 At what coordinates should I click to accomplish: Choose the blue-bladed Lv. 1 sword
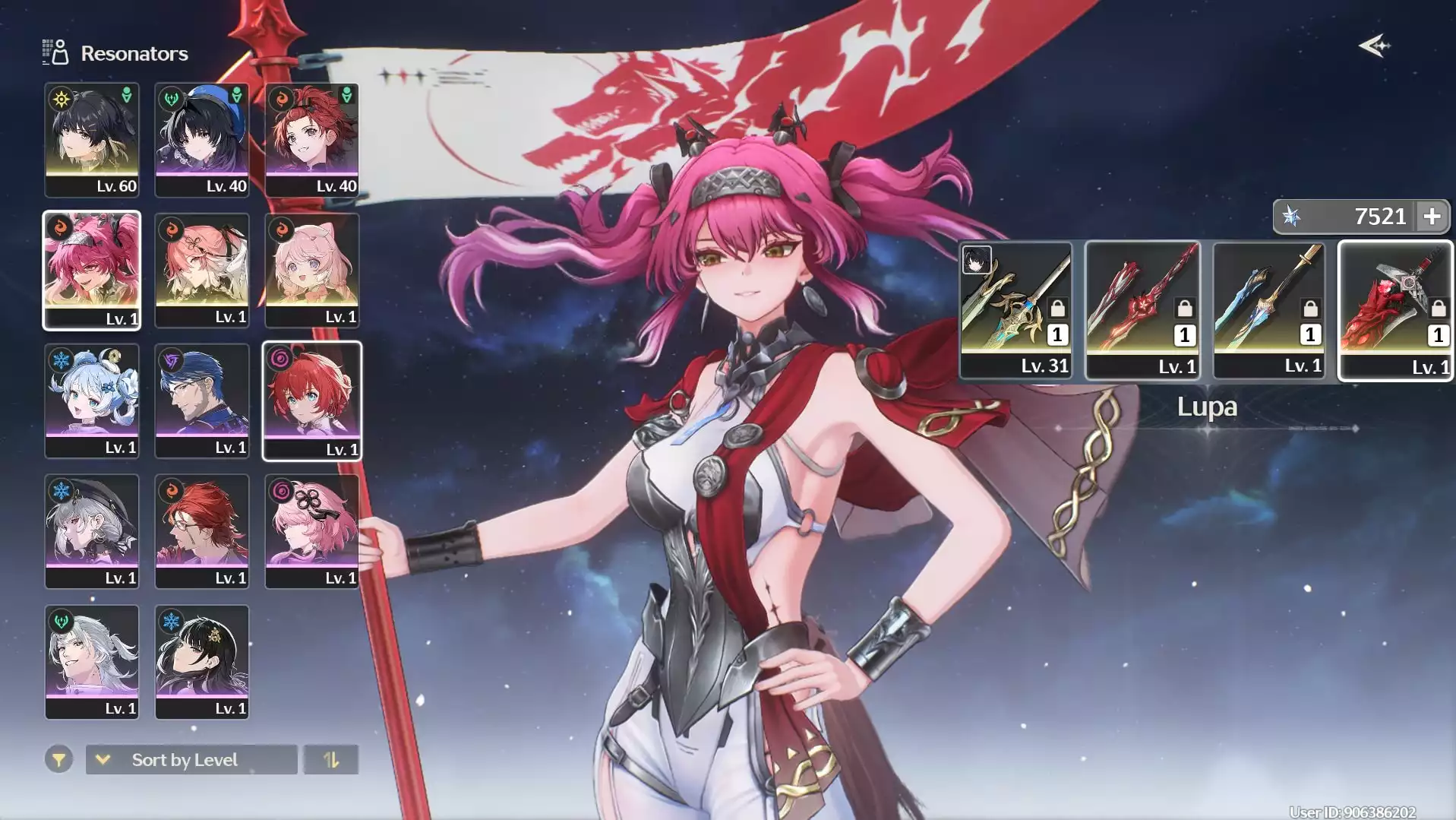(x=1268, y=310)
